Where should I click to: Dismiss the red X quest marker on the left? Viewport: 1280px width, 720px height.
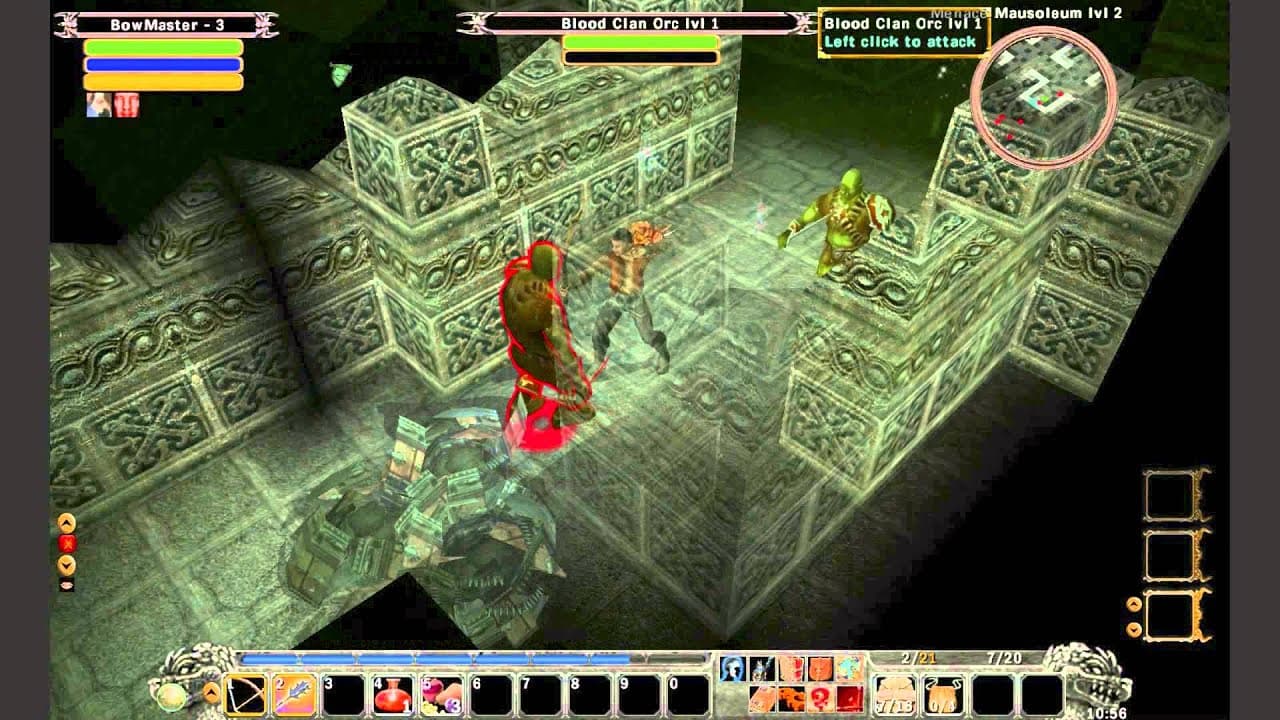(66, 541)
